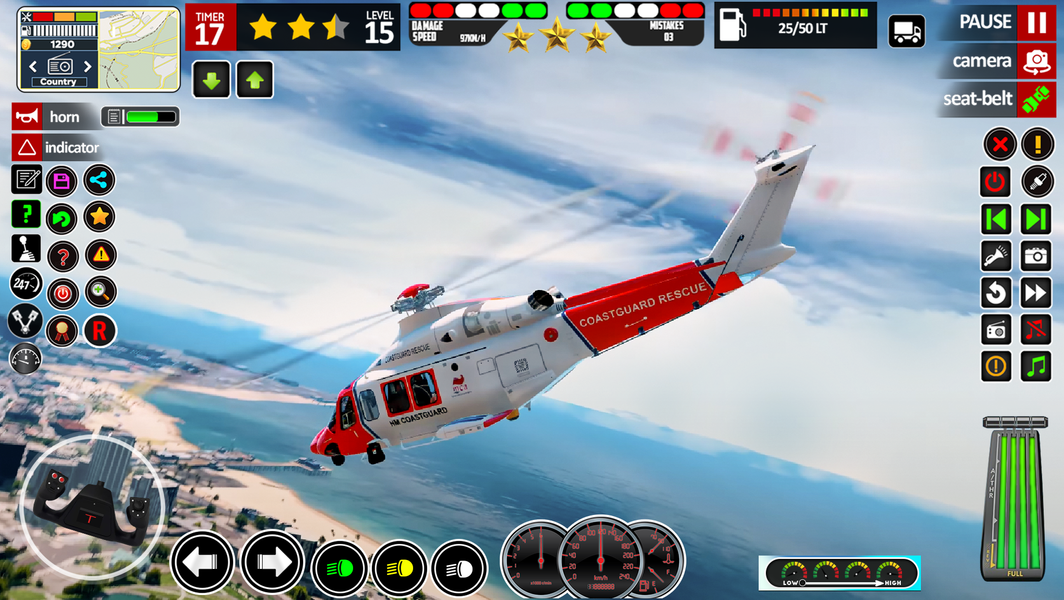The height and width of the screenshot is (600, 1064).
Task: Sound the horn button
Action: point(27,117)
